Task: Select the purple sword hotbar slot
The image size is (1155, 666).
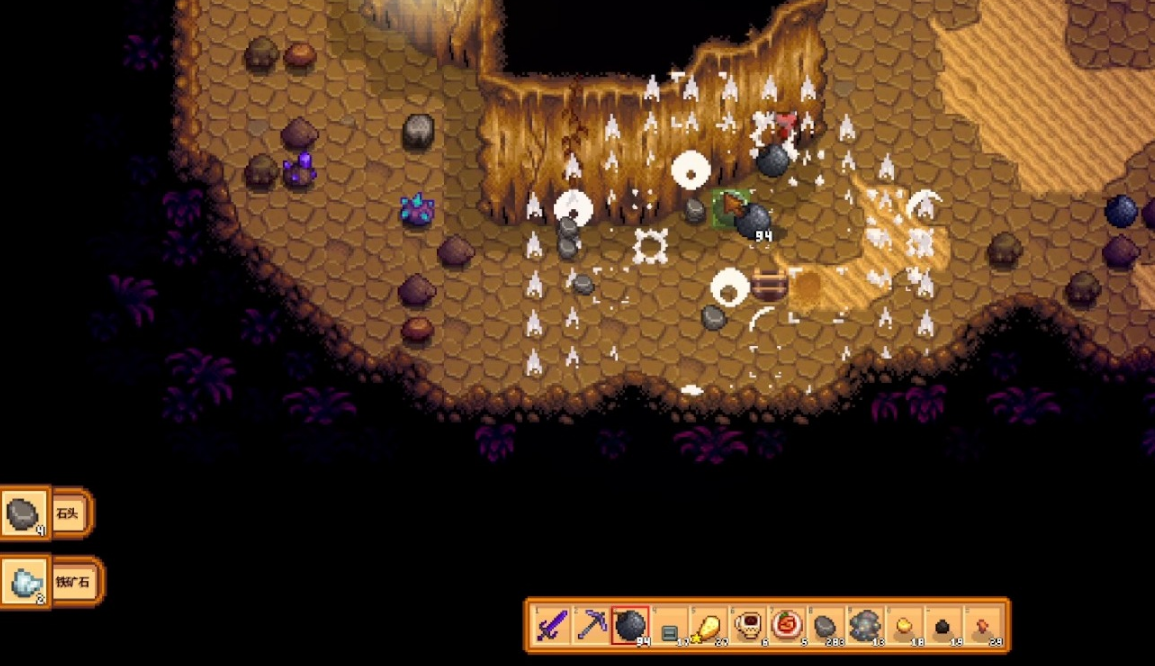Action: click(552, 626)
